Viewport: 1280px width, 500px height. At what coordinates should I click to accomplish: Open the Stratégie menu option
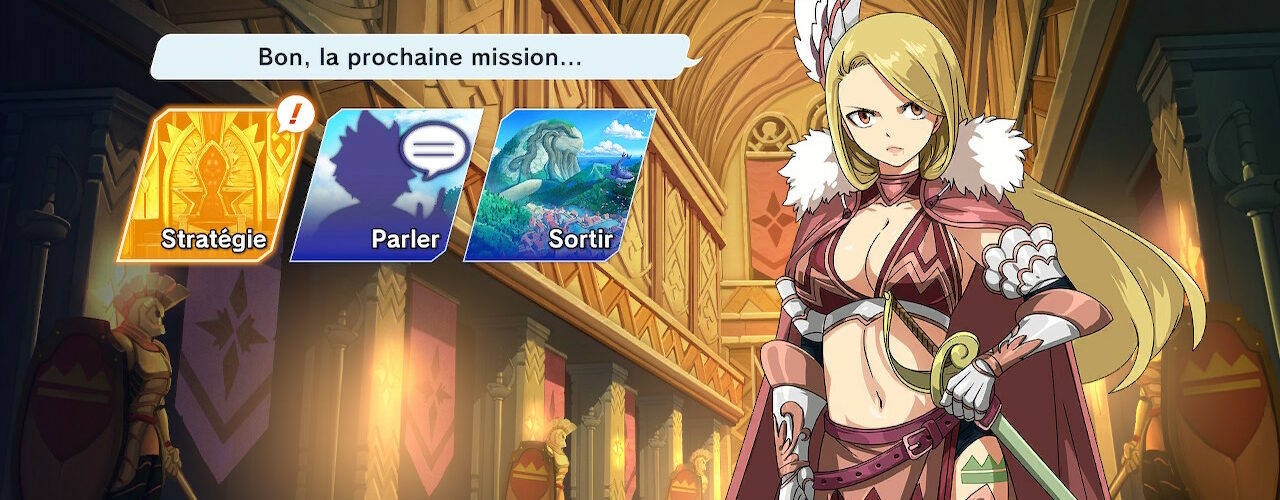click(211, 186)
